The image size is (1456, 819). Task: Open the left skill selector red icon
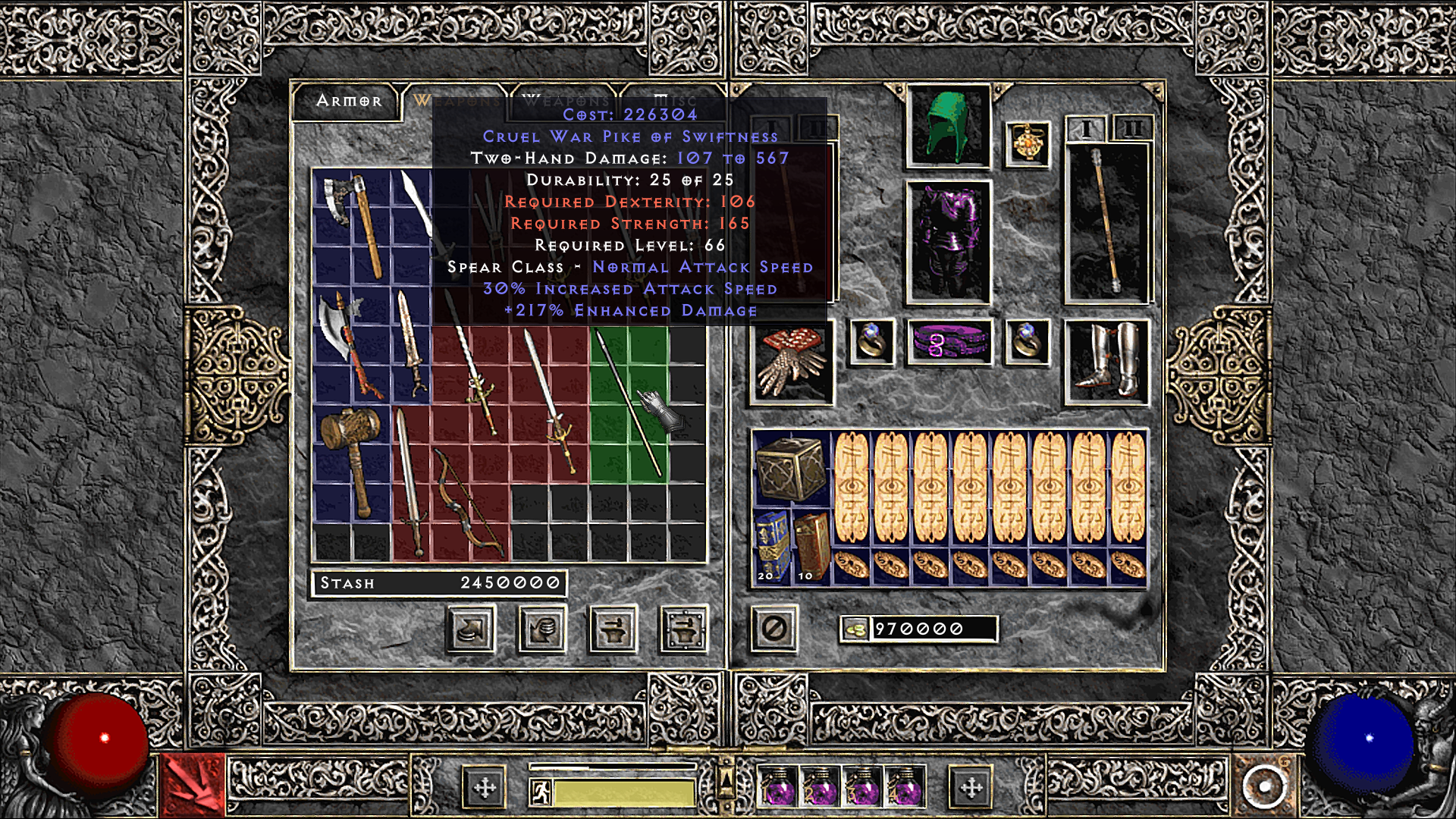tap(193, 785)
